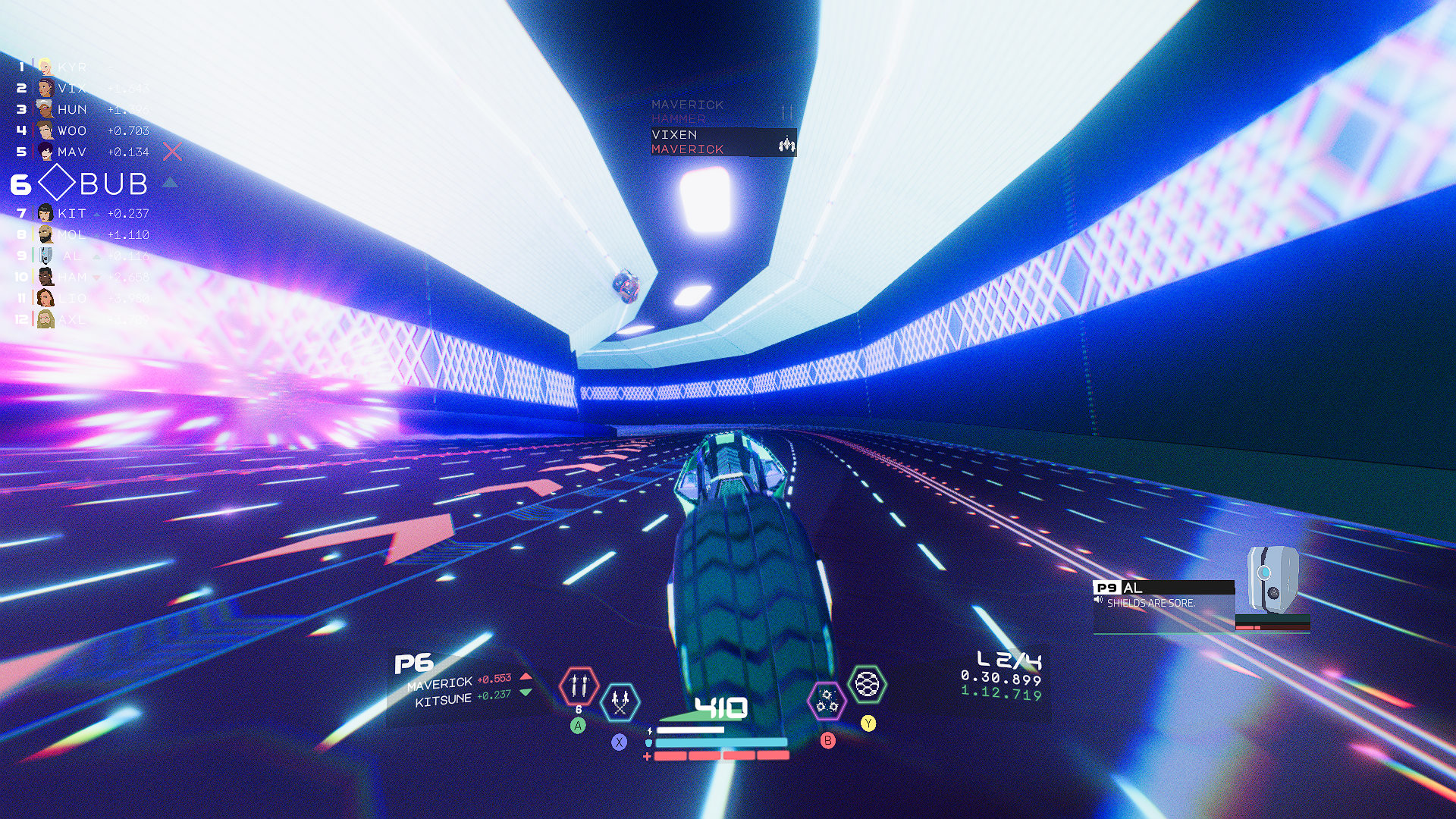Click the green A controller button indicator
The width and height of the screenshot is (1456, 819).
[x=578, y=726]
